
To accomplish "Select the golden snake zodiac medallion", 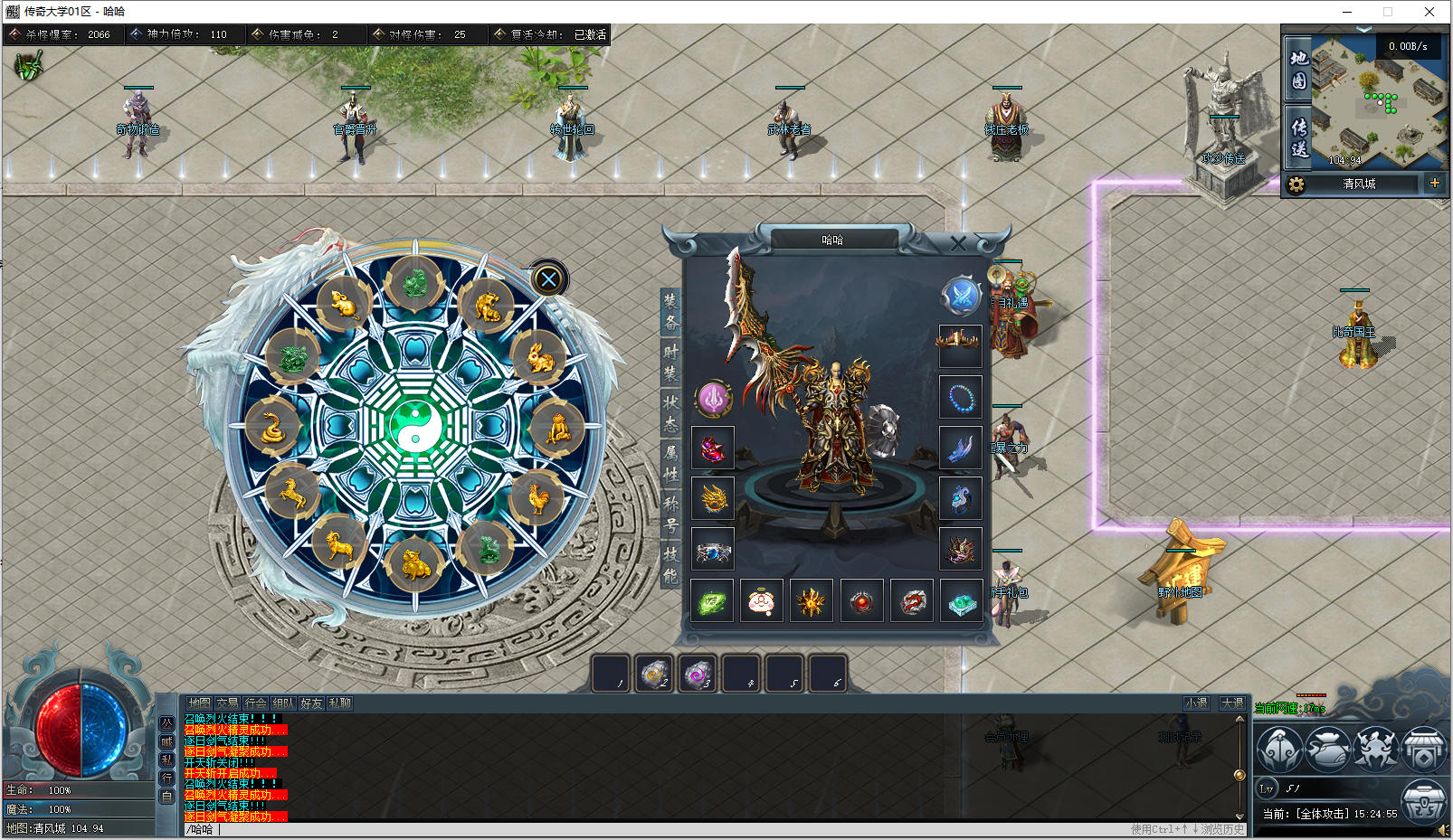I will [272, 427].
